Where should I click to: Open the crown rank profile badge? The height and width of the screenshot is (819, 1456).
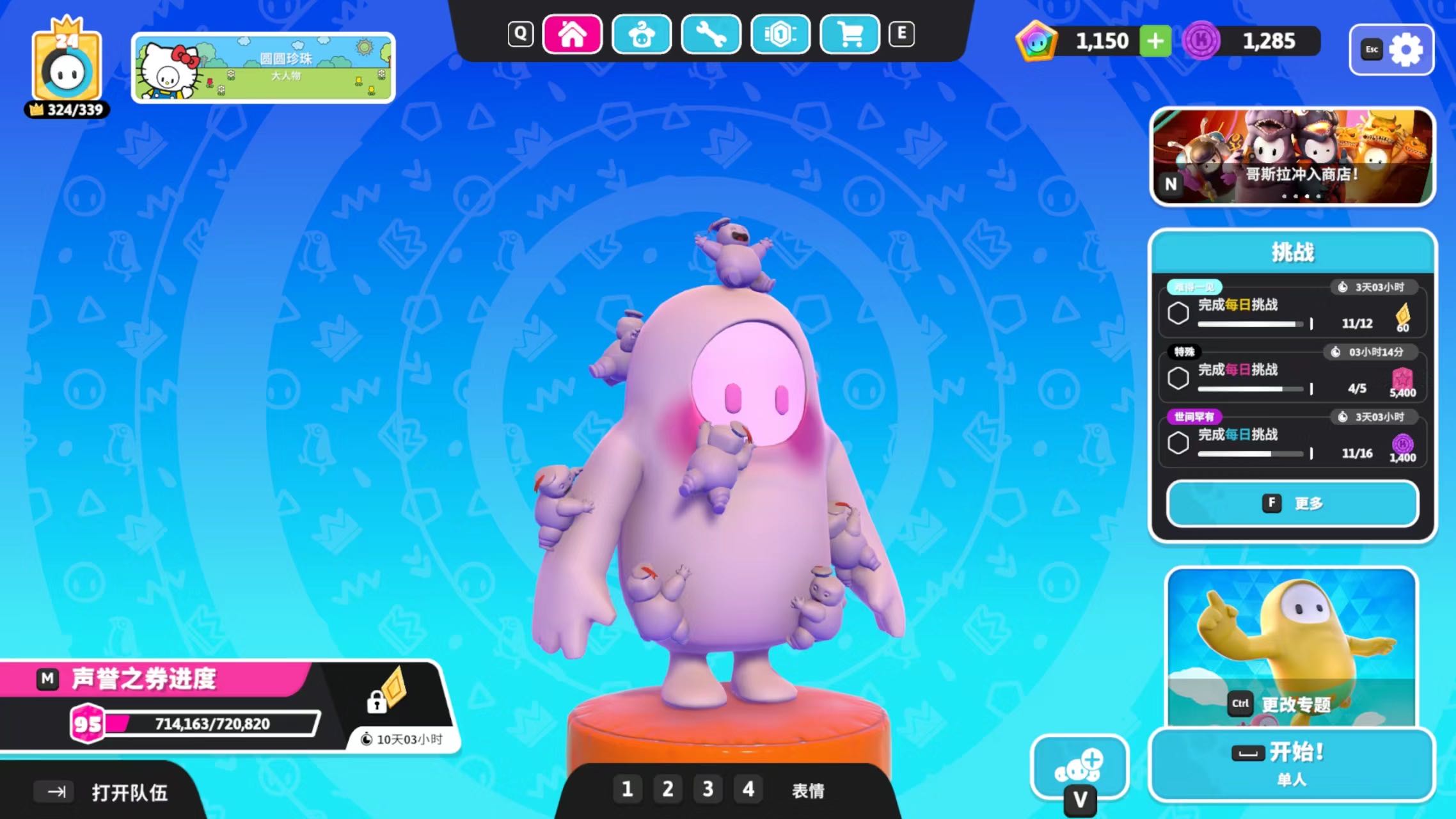(x=67, y=68)
